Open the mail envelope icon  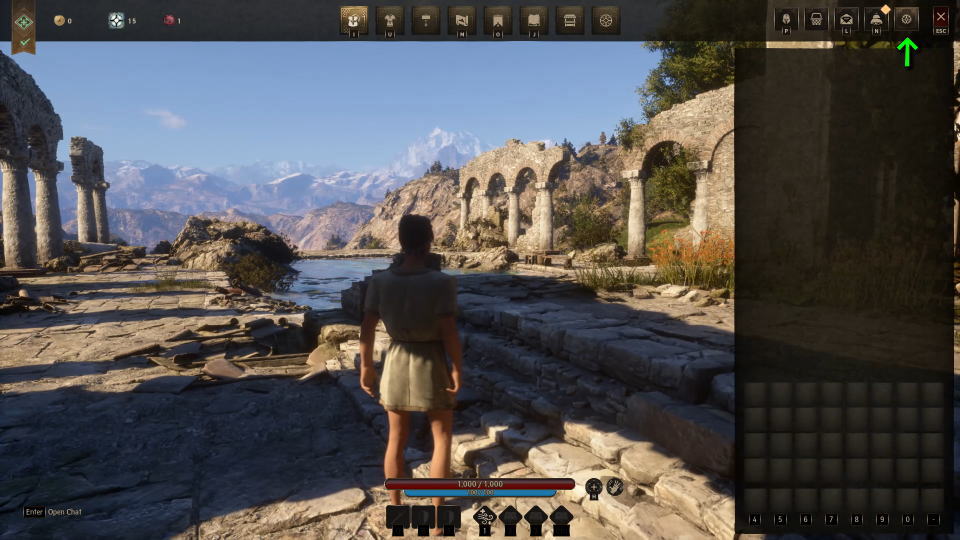click(x=846, y=19)
